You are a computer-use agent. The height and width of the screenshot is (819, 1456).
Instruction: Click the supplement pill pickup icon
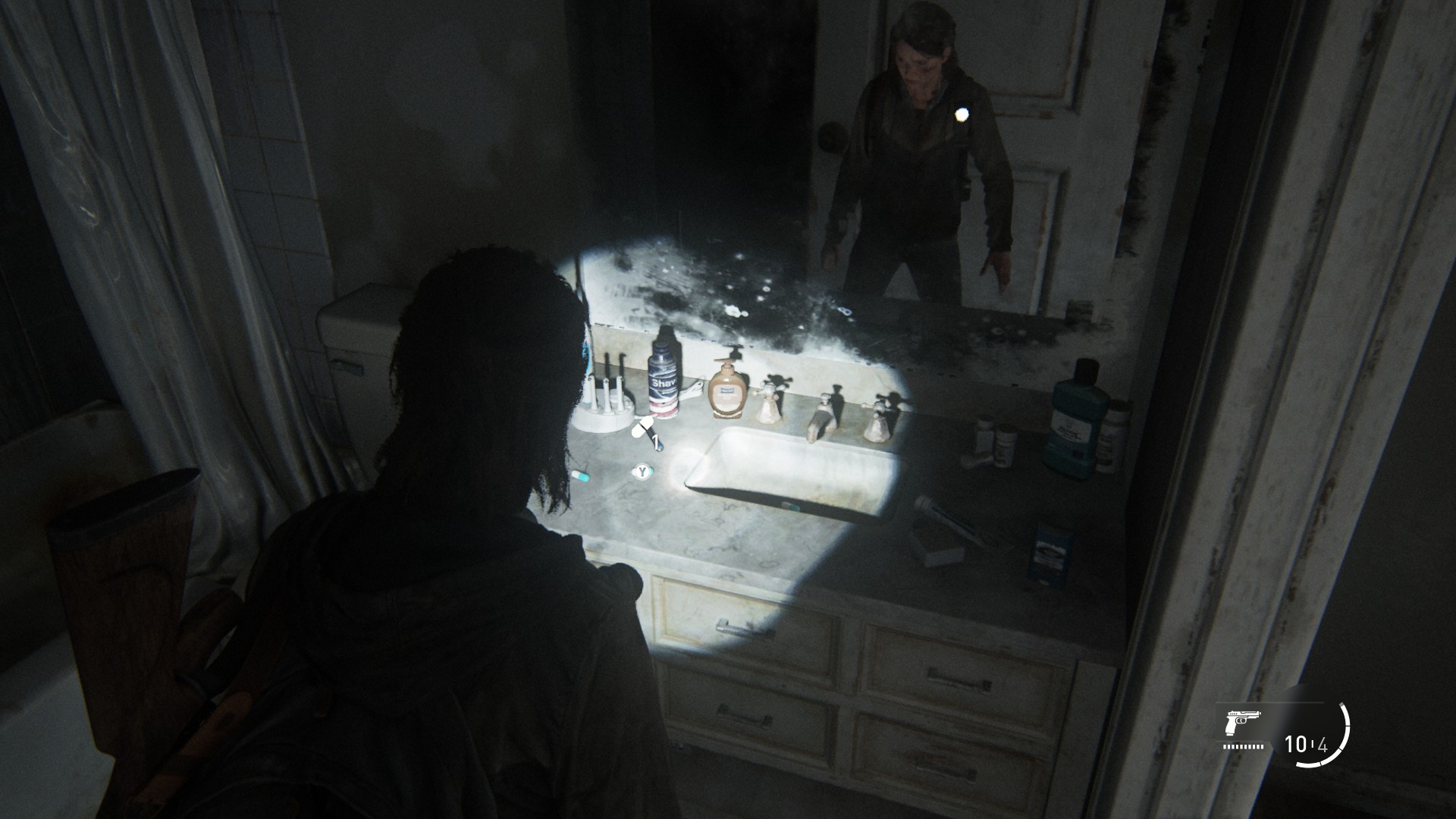tap(644, 429)
